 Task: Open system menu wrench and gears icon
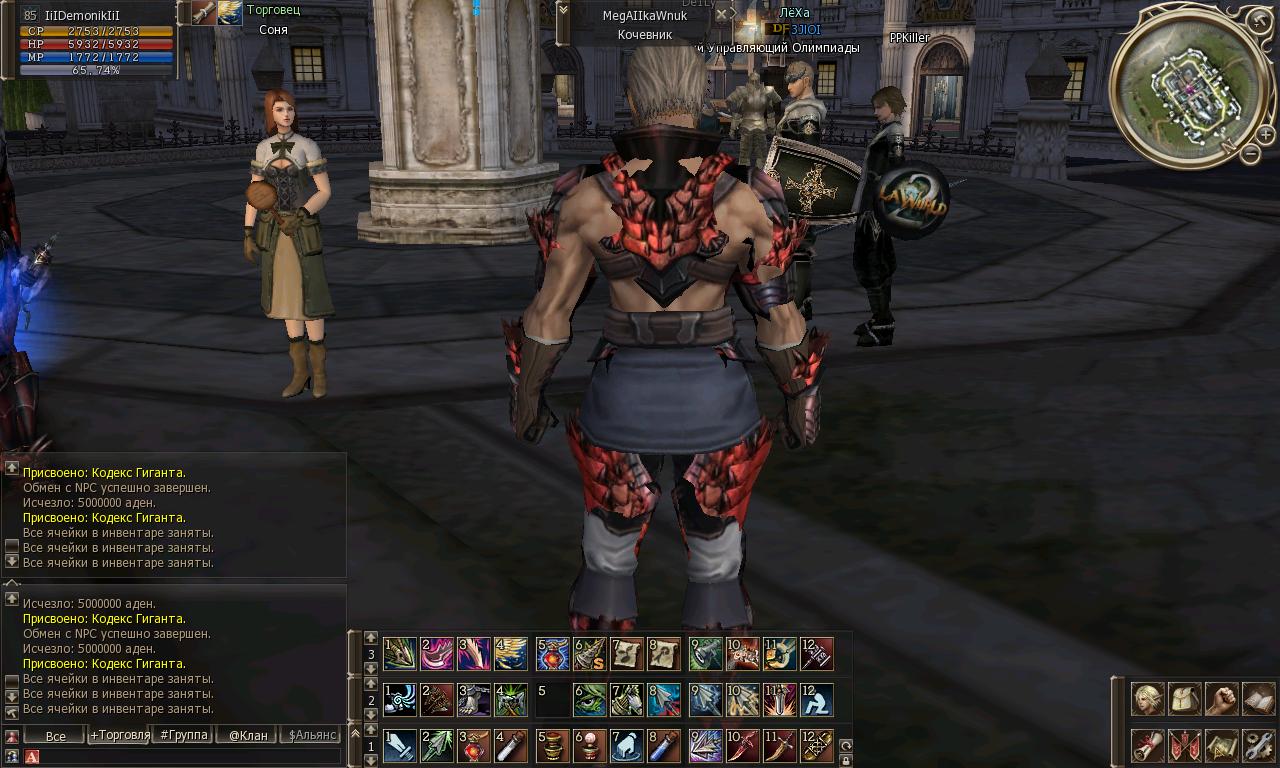coord(1258,745)
